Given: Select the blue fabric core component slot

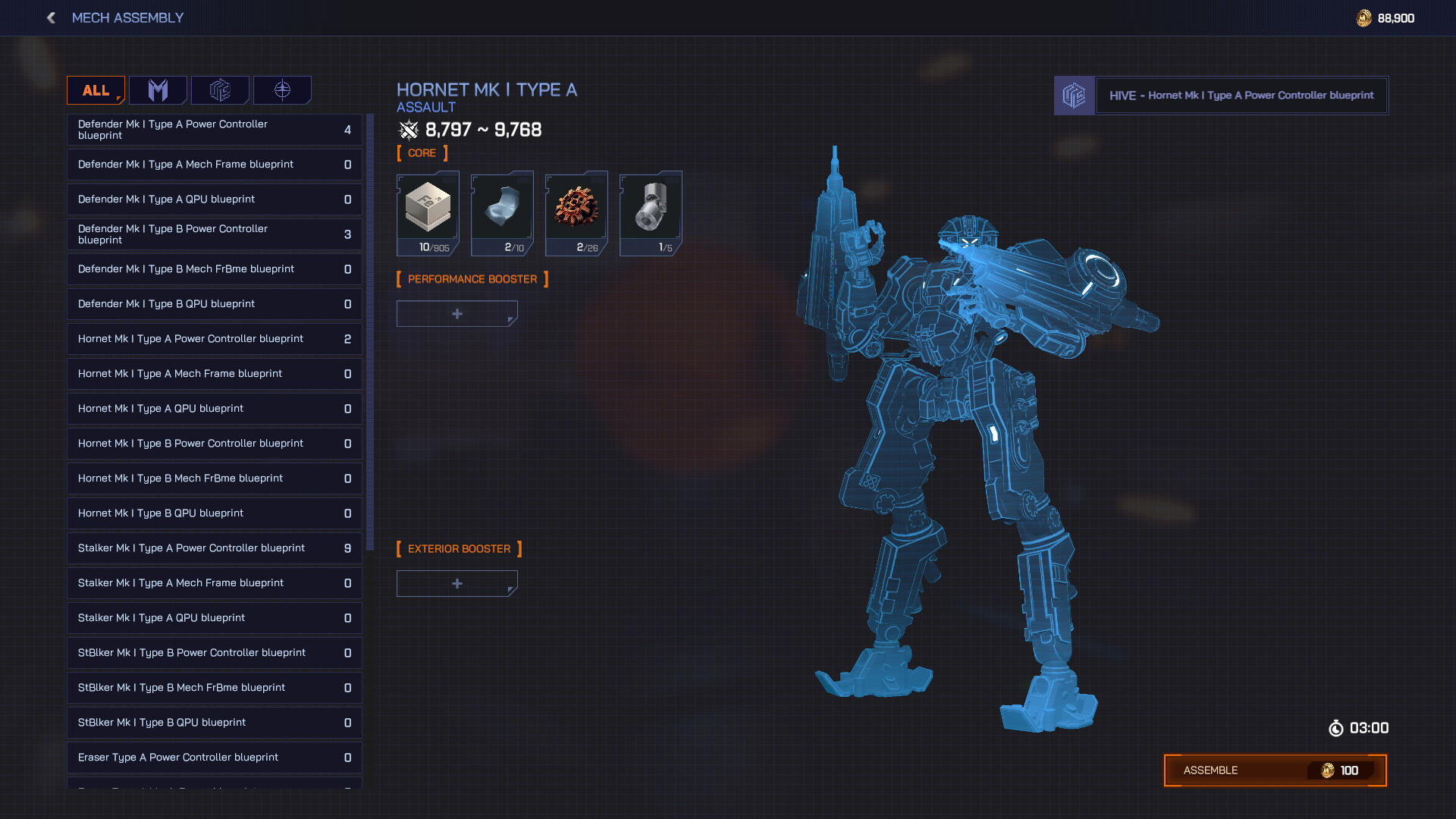Looking at the screenshot, I should pyautogui.click(x=501, y=212).
